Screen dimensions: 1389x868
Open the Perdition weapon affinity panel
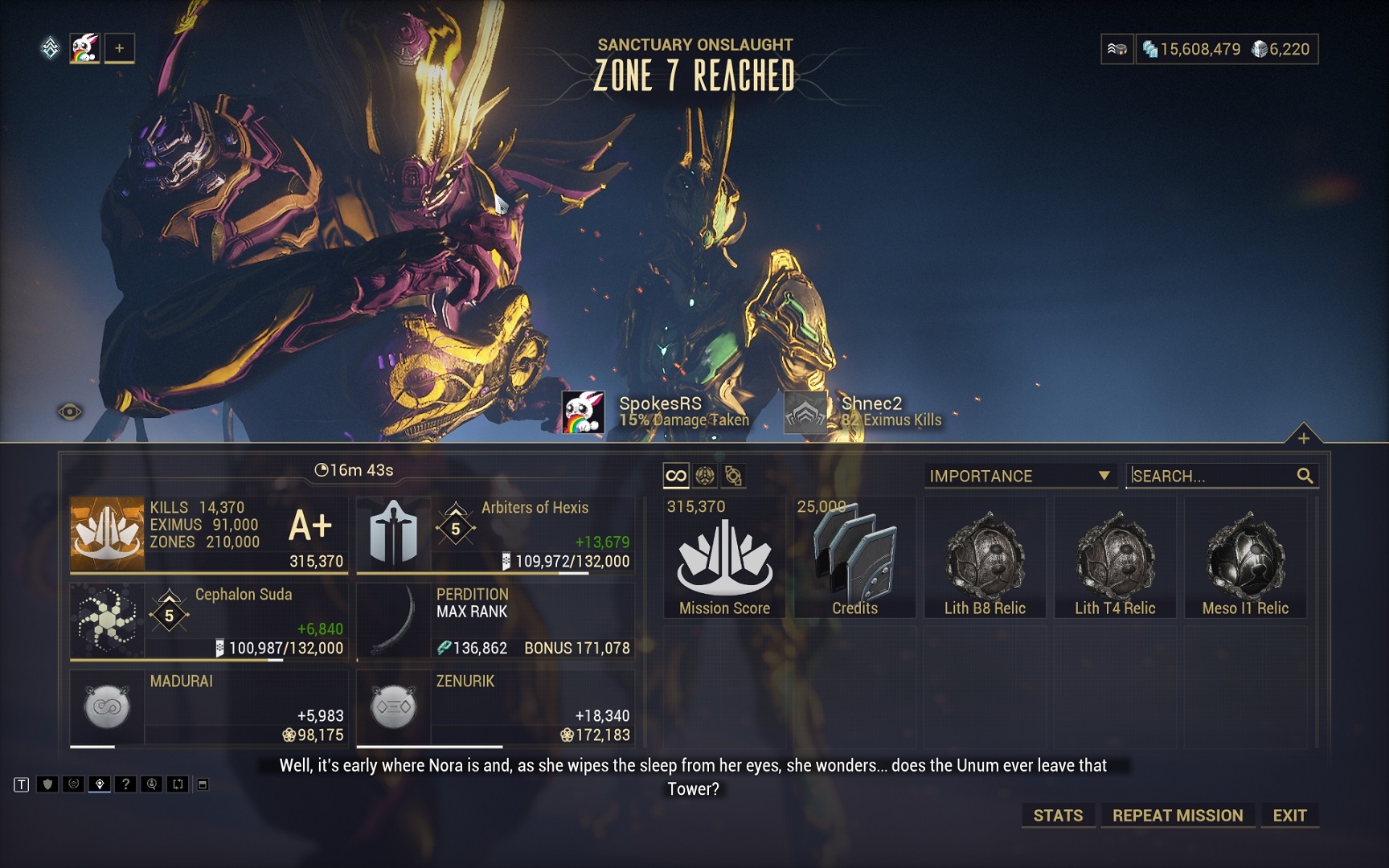495,621
